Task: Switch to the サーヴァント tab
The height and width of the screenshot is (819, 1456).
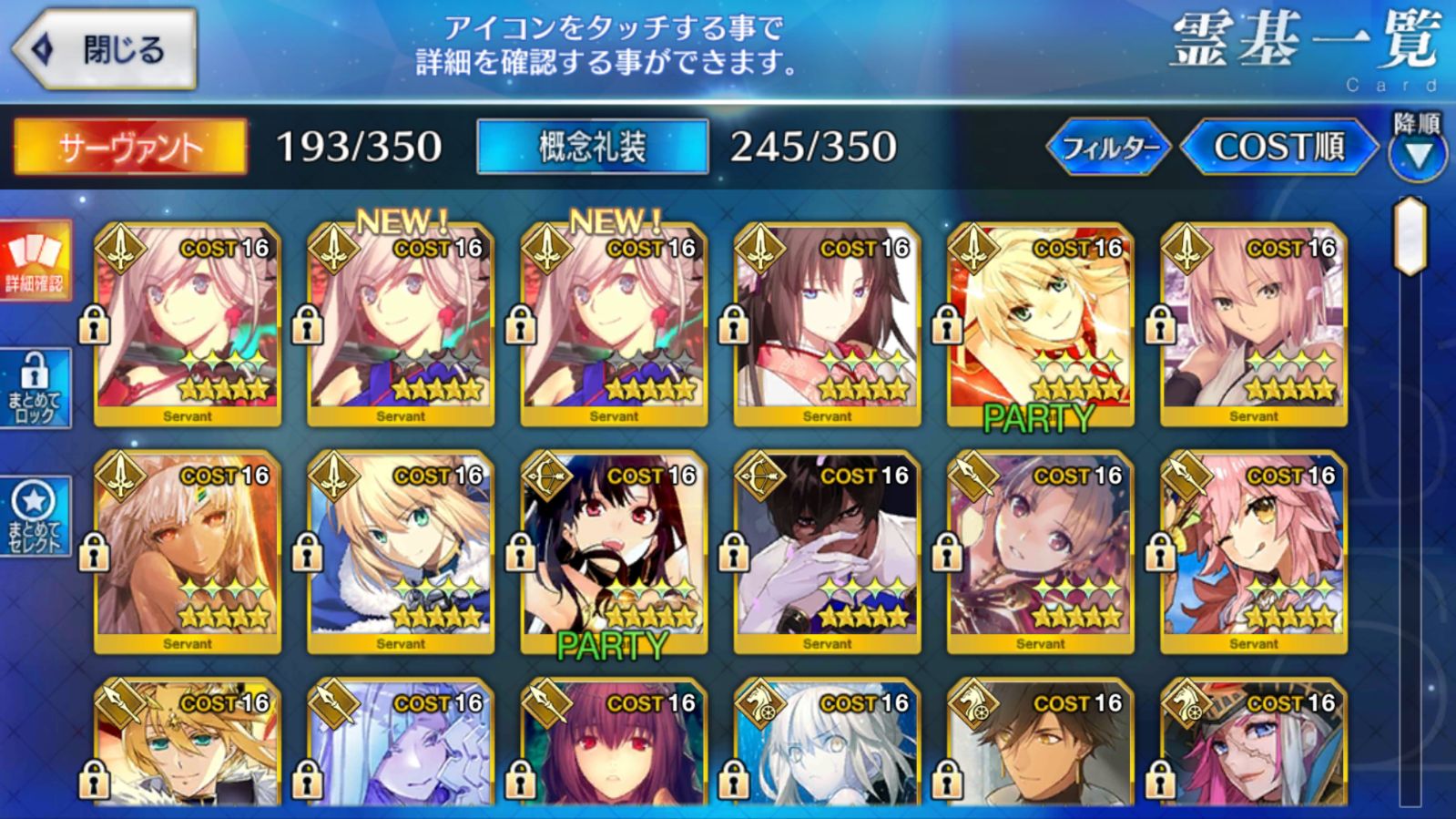Action: coord(130,147)
